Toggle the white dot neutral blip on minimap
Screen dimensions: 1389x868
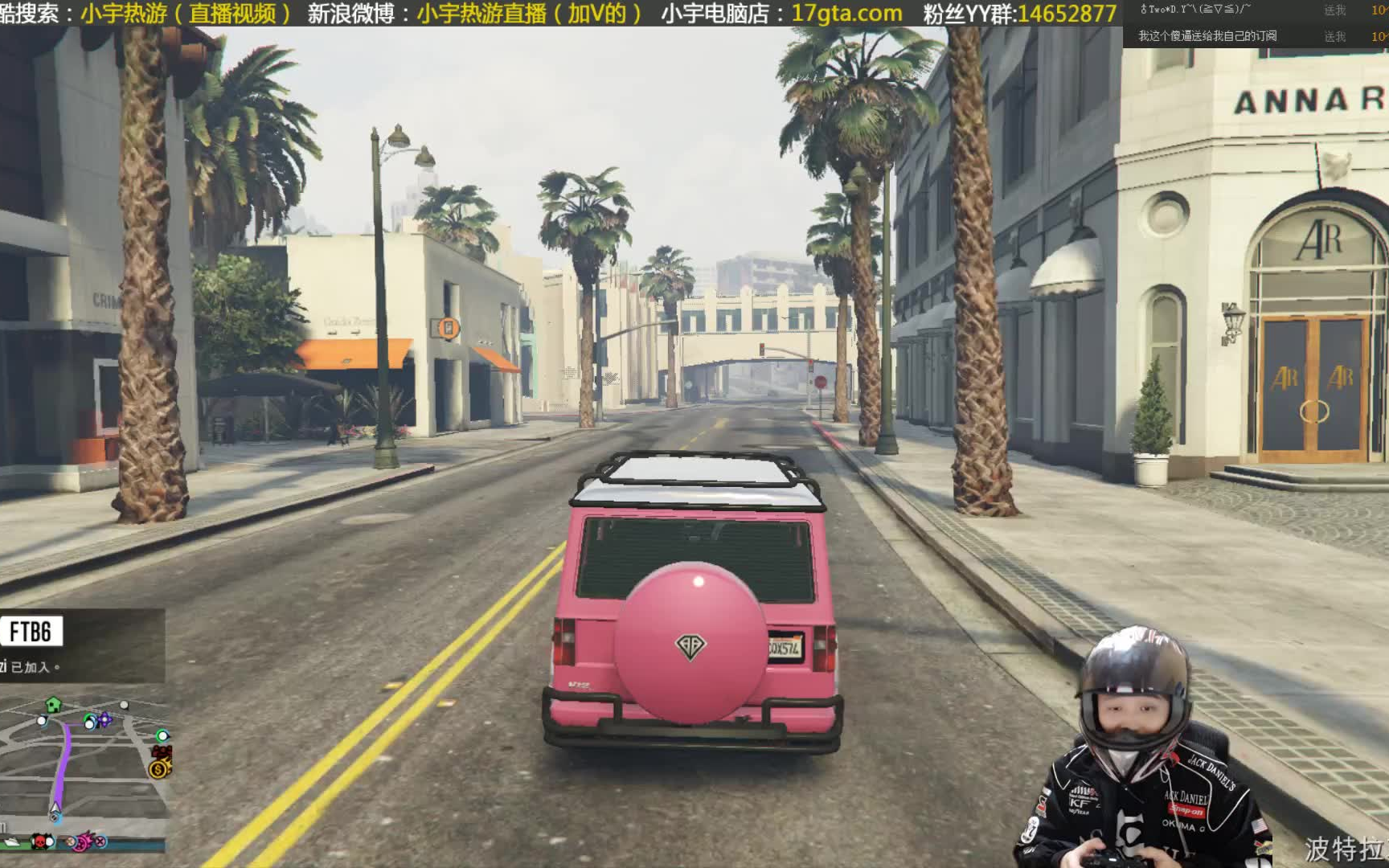(124, 705)
